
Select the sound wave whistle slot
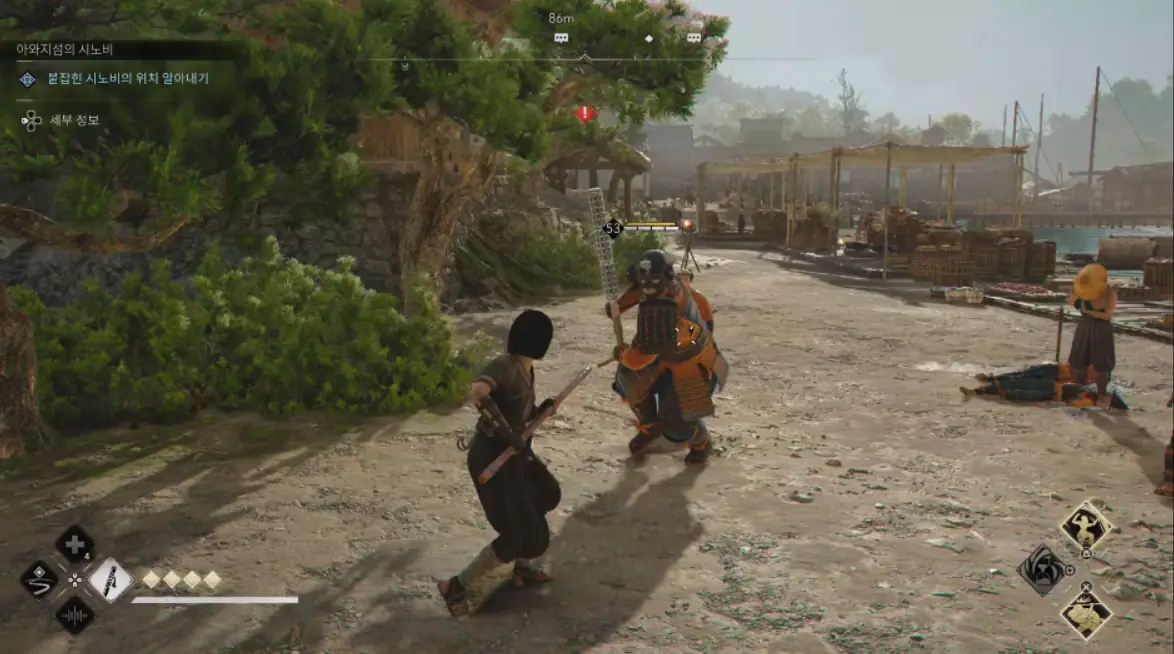pos(74,615)
